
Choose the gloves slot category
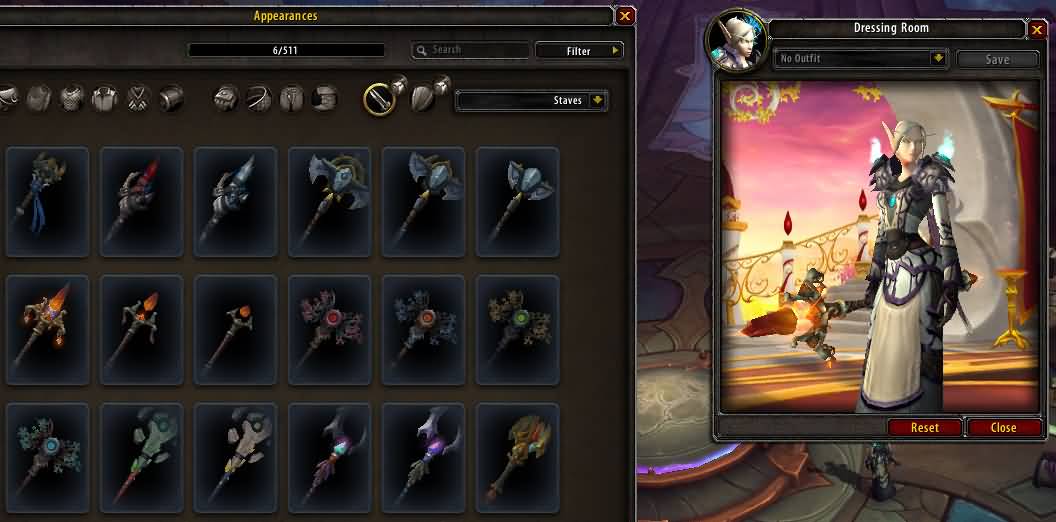(x=227, y=98)
